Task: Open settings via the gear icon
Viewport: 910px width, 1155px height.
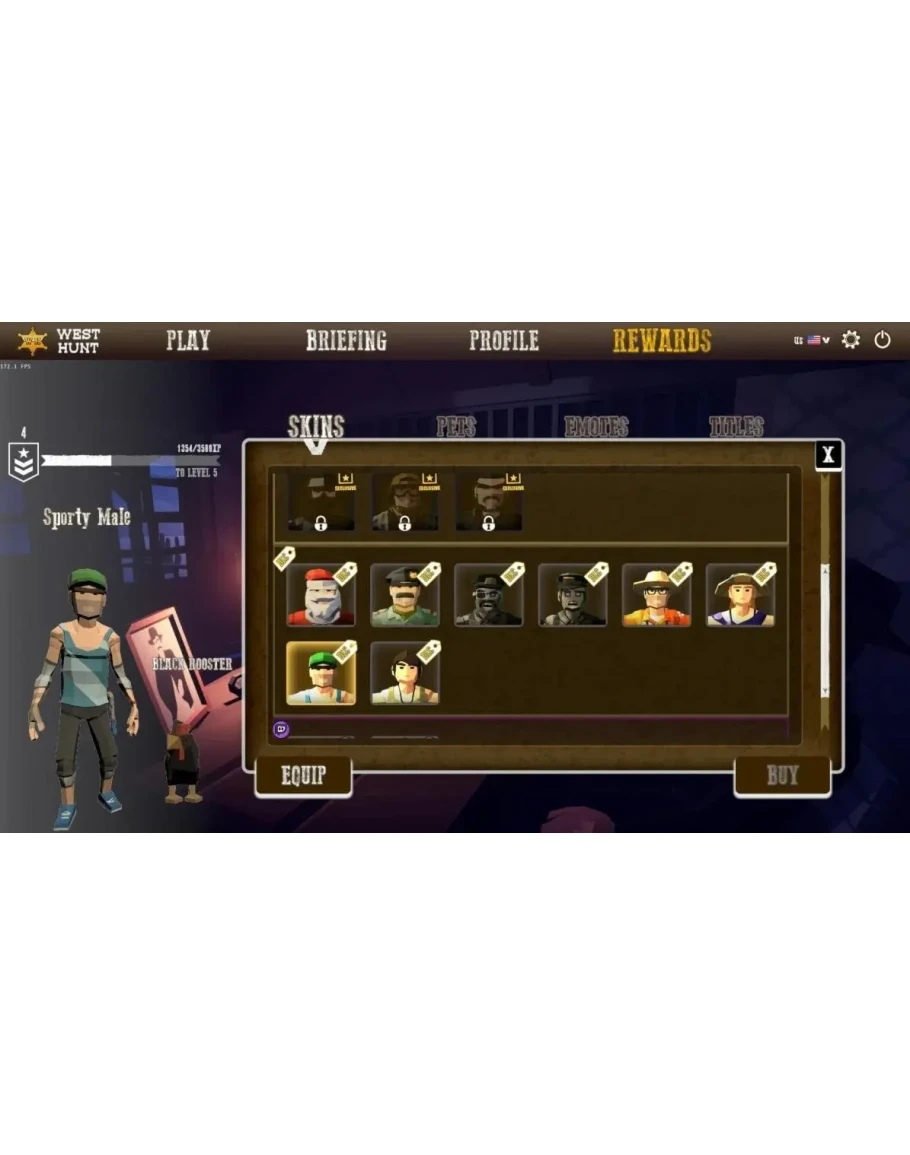Action: [851, 340]
